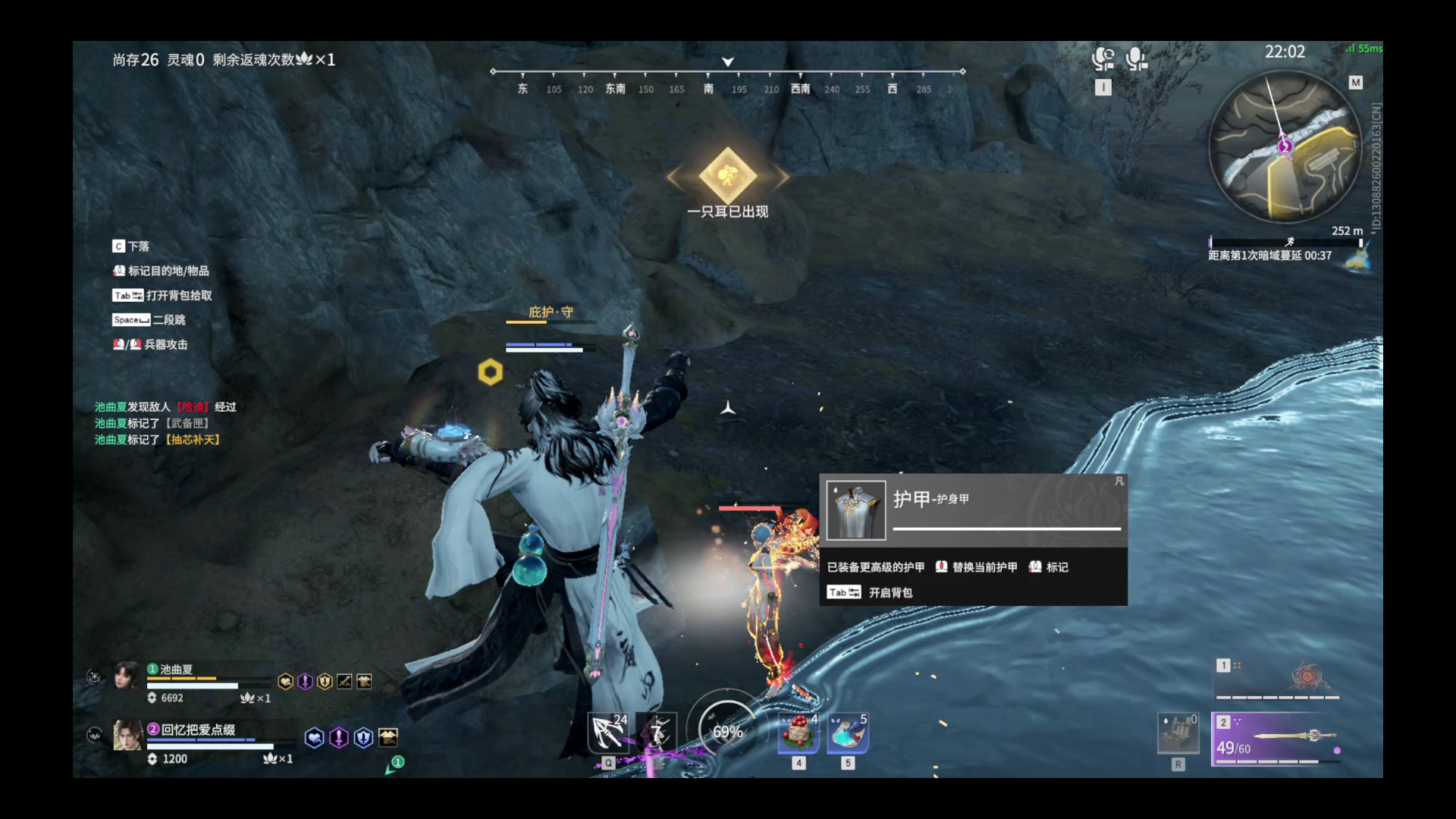The width and height of the screenshot is (1456, 819).
Task: Use the blue armor powder consumable
Action: point(848,733)
